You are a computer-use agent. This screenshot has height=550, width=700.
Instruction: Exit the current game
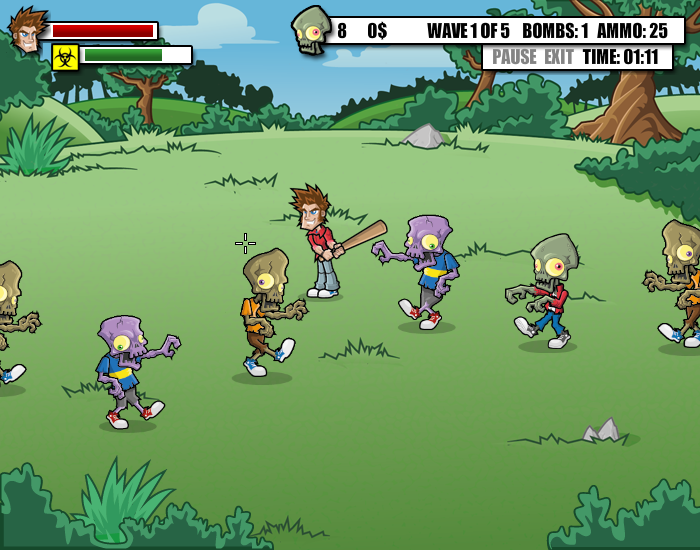click(x=558, y=57)
